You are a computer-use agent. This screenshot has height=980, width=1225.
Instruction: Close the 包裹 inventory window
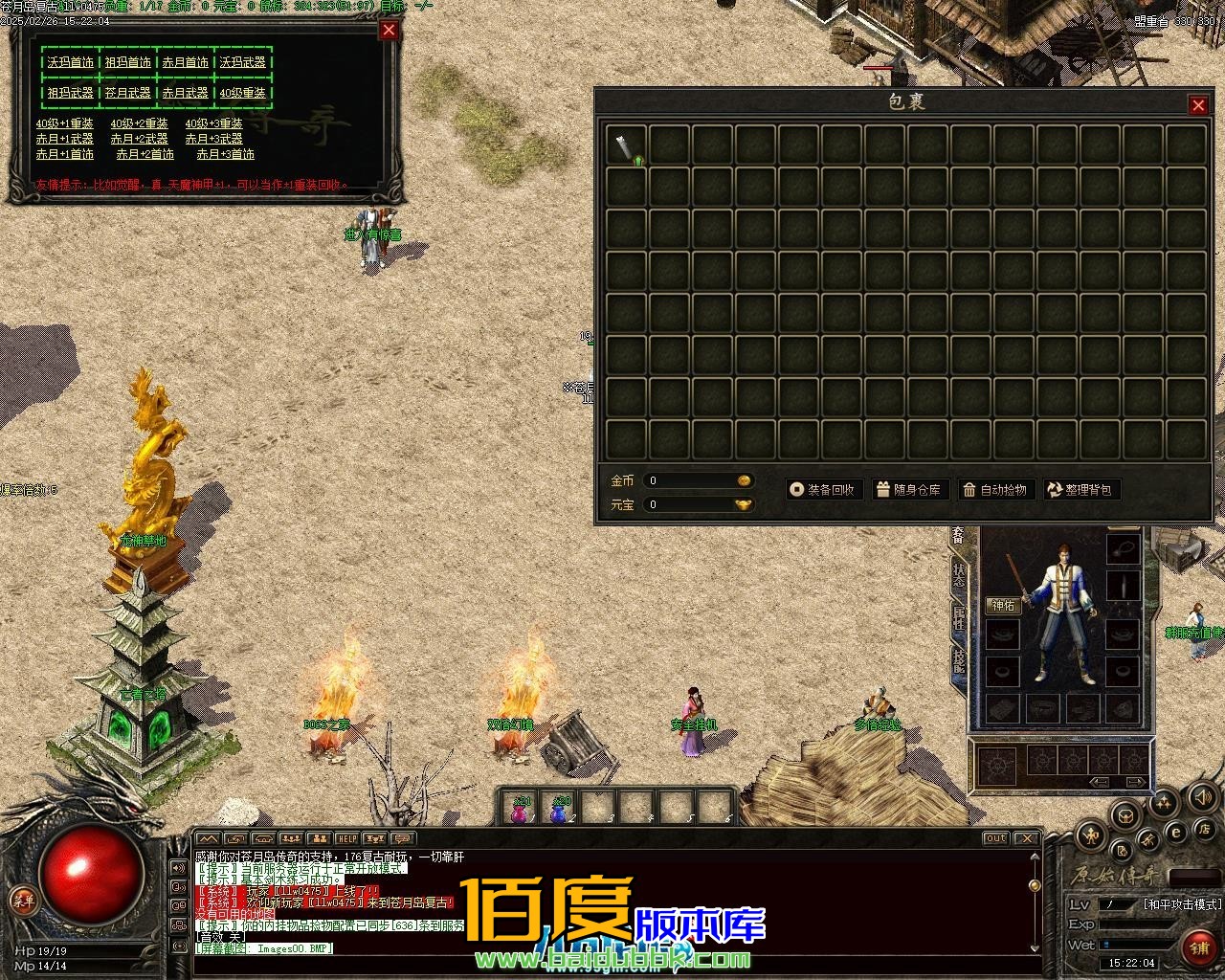(x=1197, y=105)
